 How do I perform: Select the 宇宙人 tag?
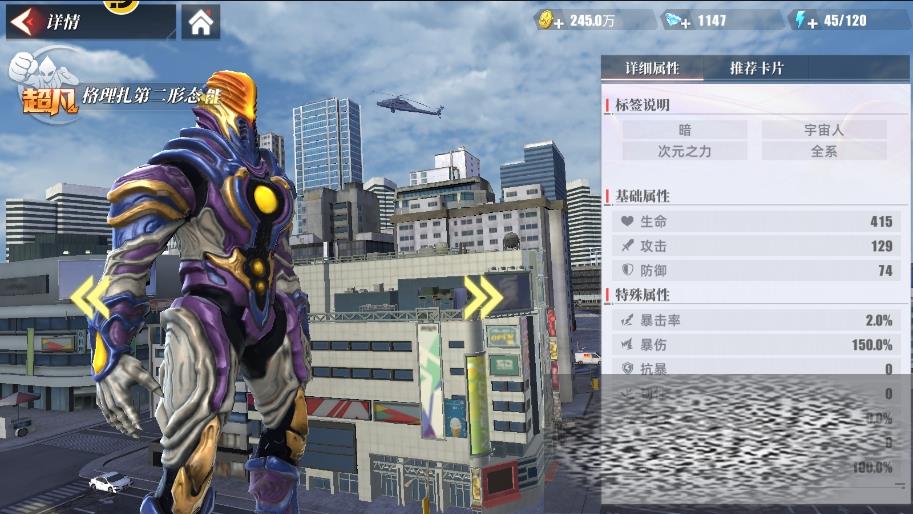tap(824, 129)
